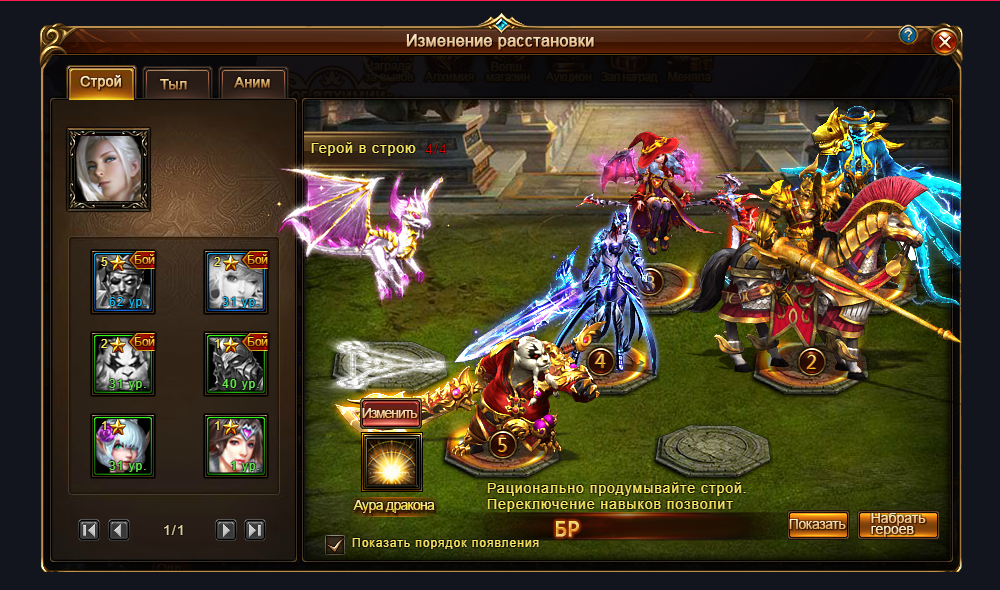1000x590 pixels.
Task: Choose the level 62 five-star hero
Action: tap(123, 282)
